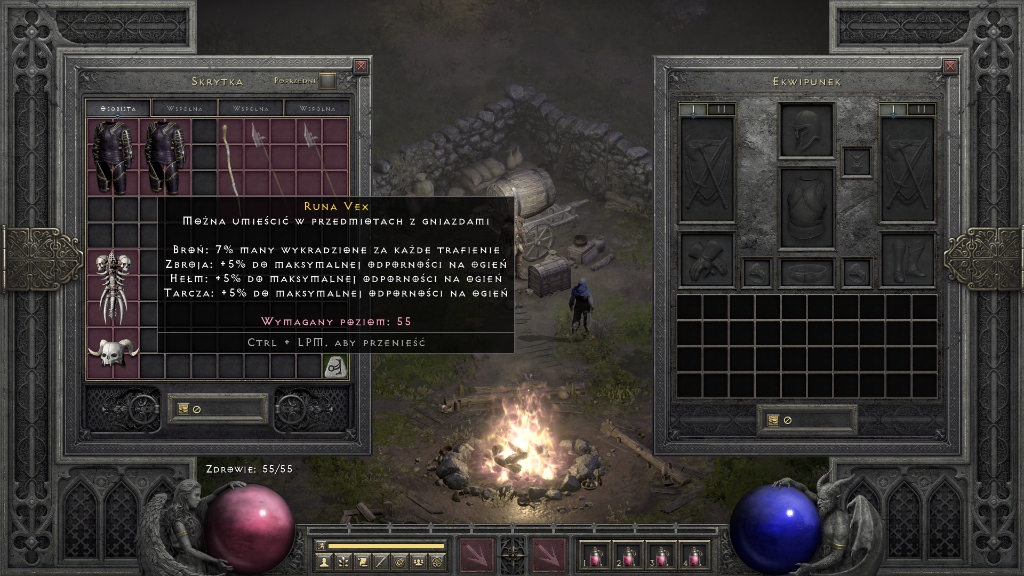This screenshot has width=1024, height=576.
Task: Toggle the Poprzednie checkbox in the stash
Action: pos(327,81)
